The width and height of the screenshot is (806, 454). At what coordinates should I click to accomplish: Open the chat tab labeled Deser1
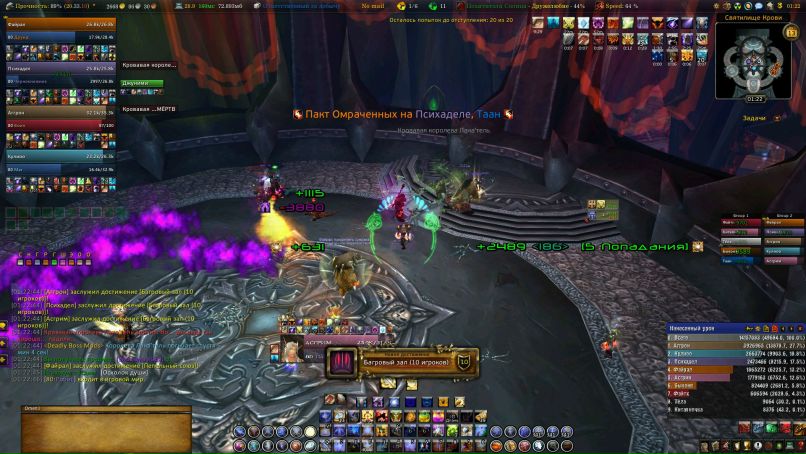pos(33,409)
